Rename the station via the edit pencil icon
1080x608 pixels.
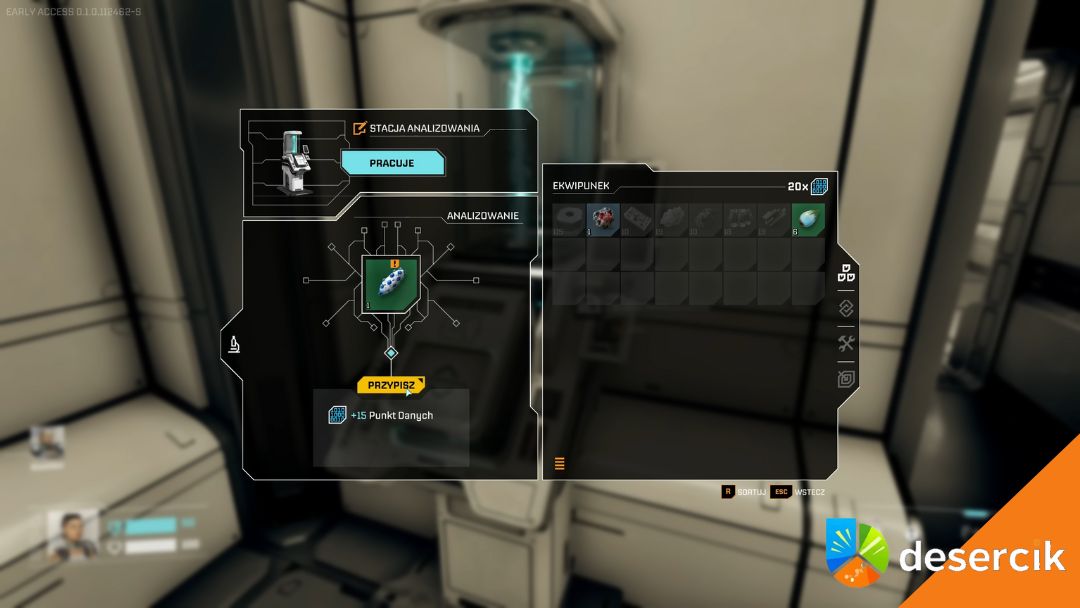click(360, 128)
